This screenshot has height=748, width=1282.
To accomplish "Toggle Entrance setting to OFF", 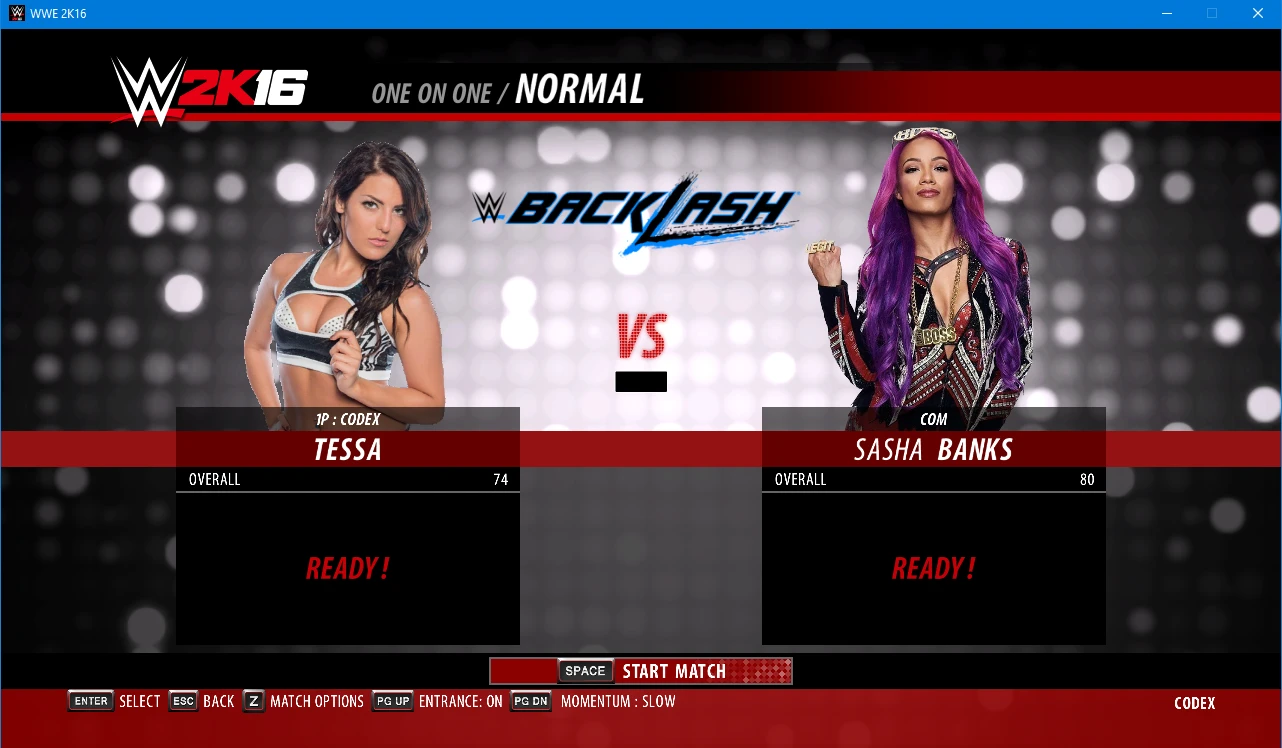I will (x=462, y=701).
